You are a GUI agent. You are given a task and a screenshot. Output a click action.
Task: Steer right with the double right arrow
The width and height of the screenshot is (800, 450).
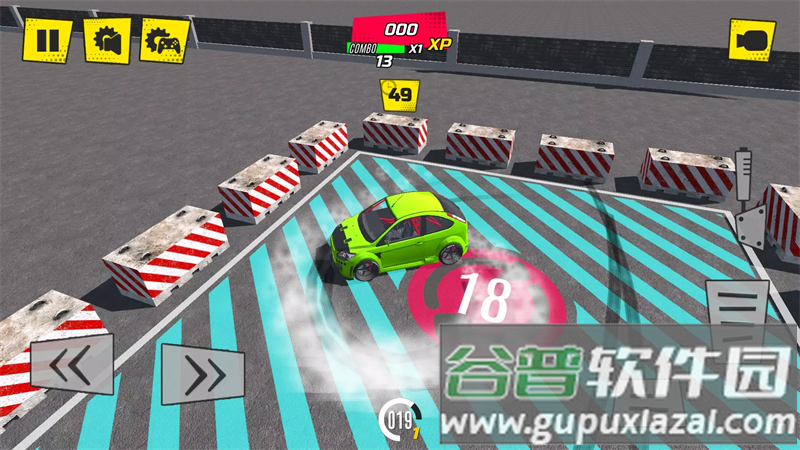click(203, 374)
